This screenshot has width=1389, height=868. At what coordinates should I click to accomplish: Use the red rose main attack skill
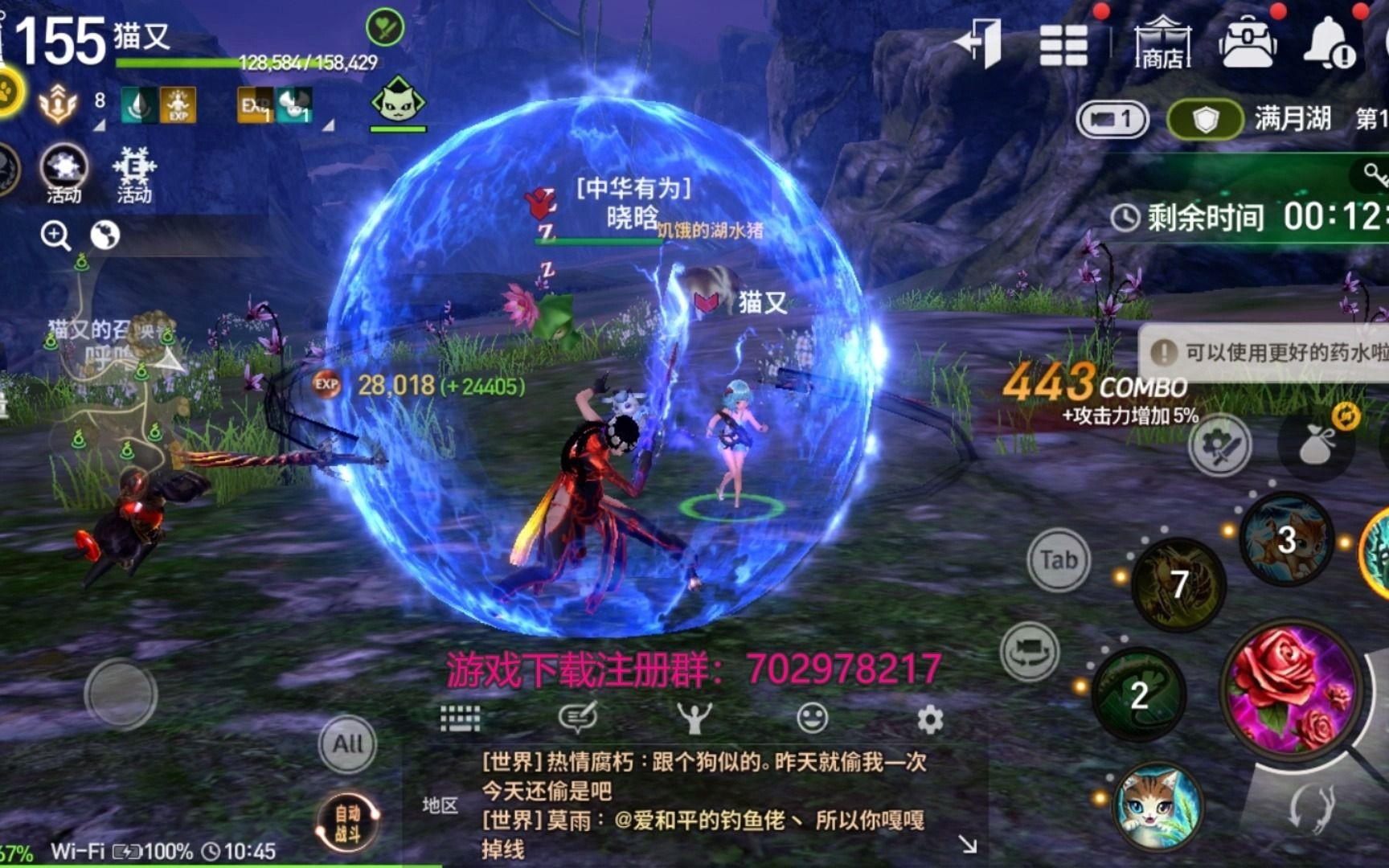pyautogui.click(x=1292, y=688)
